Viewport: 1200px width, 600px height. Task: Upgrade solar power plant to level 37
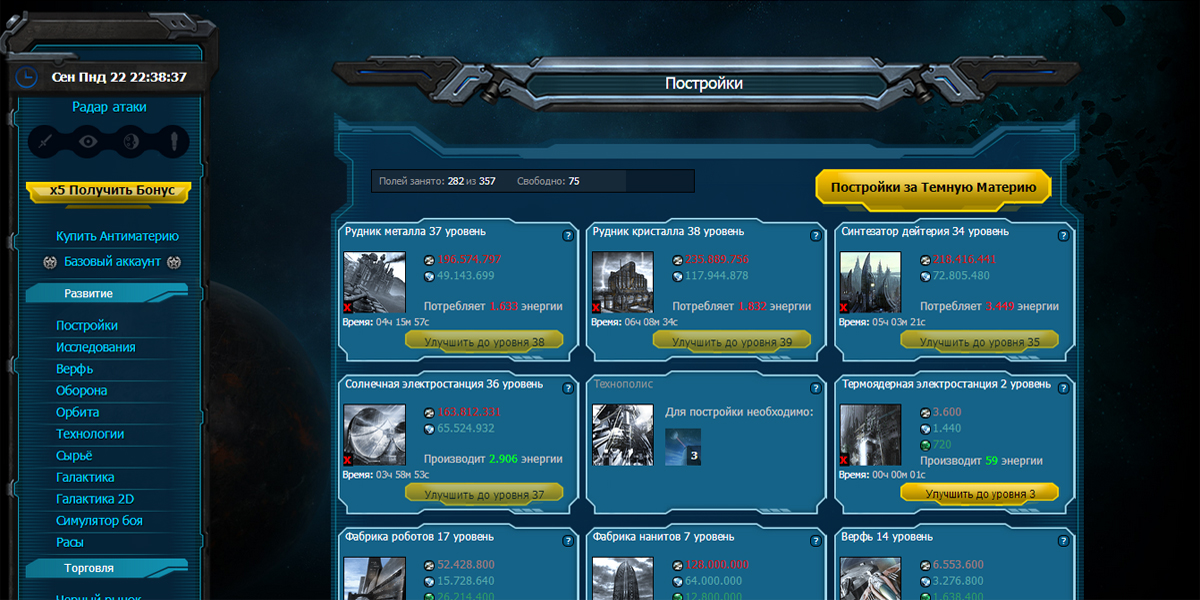tap(484, 494)
